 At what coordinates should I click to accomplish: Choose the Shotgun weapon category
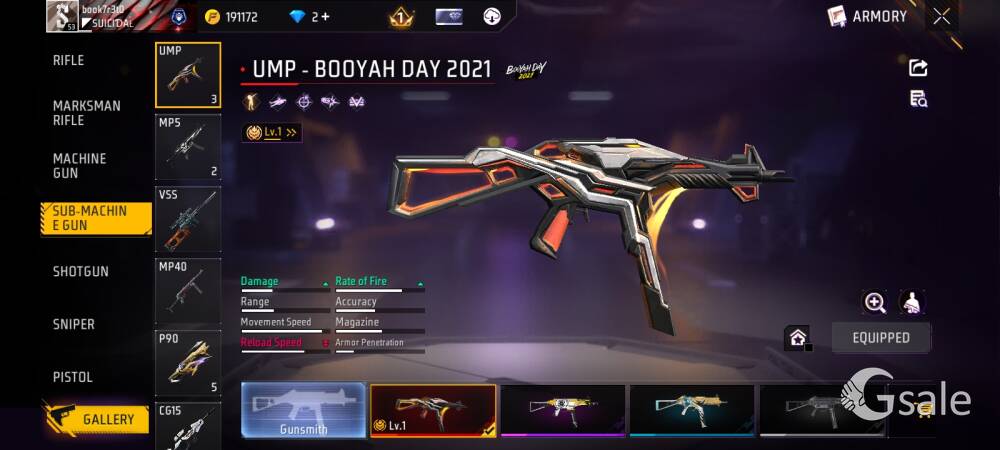[x=81, y=272]
